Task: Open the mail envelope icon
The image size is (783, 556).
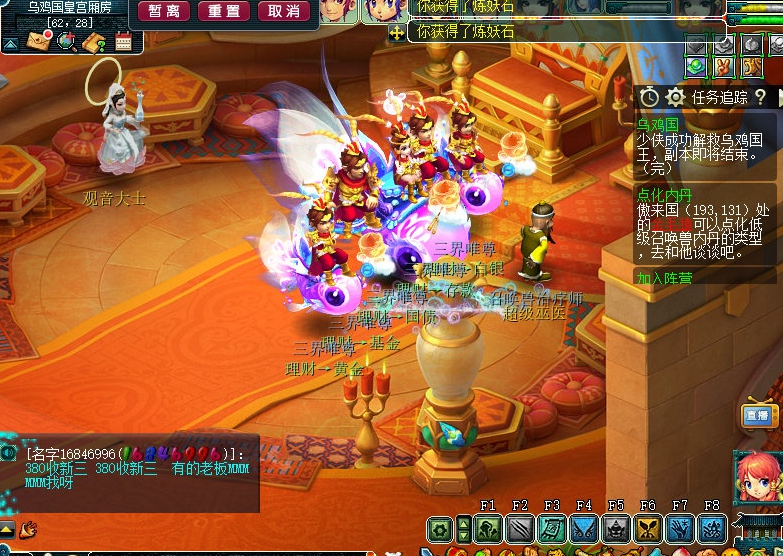Action: tap(39, 42)
